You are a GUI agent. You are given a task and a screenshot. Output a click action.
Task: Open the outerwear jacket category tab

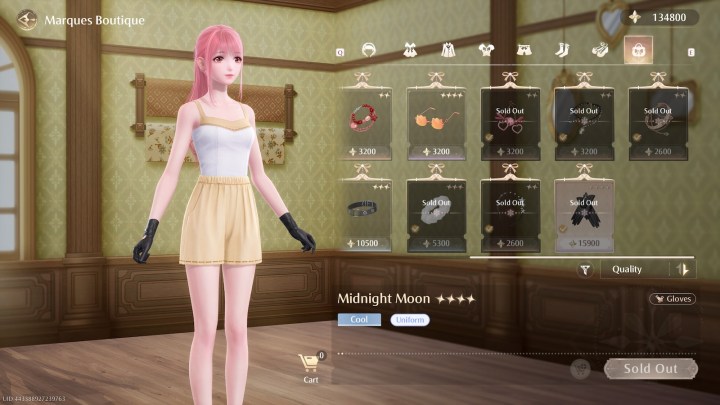(446, 49)
